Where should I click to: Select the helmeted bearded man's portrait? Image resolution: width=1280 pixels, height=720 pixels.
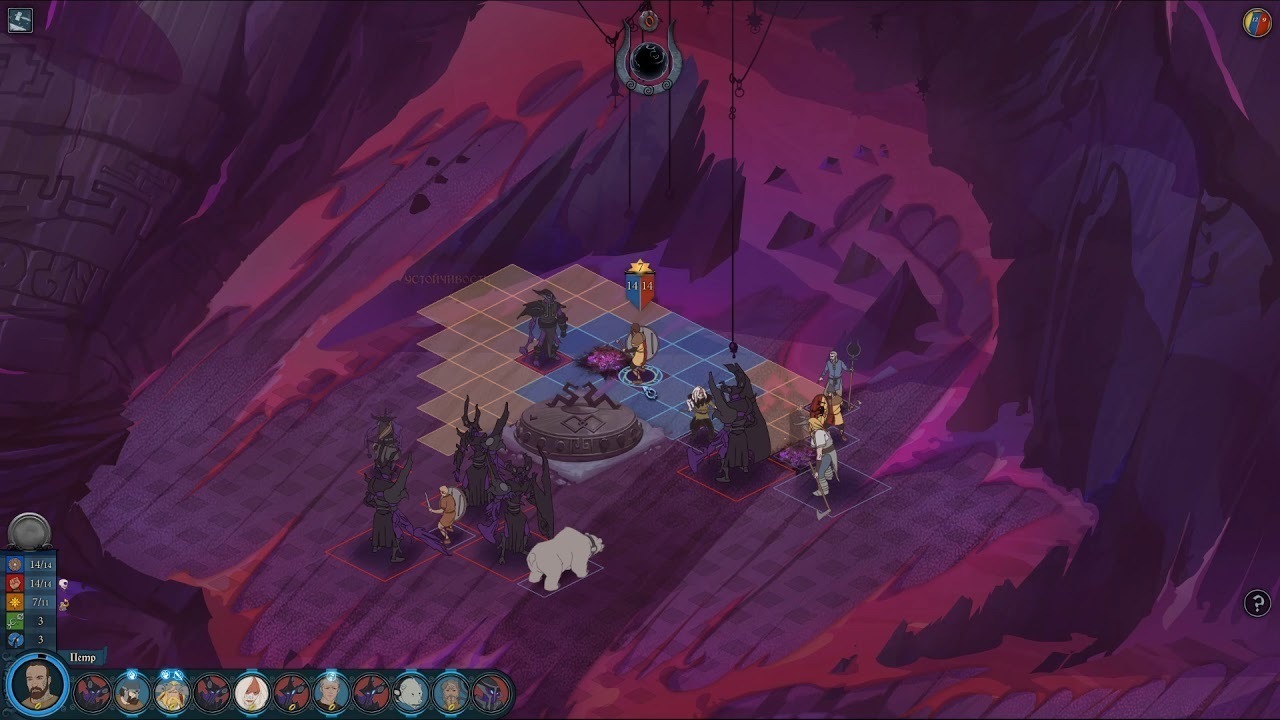[132, 692]
